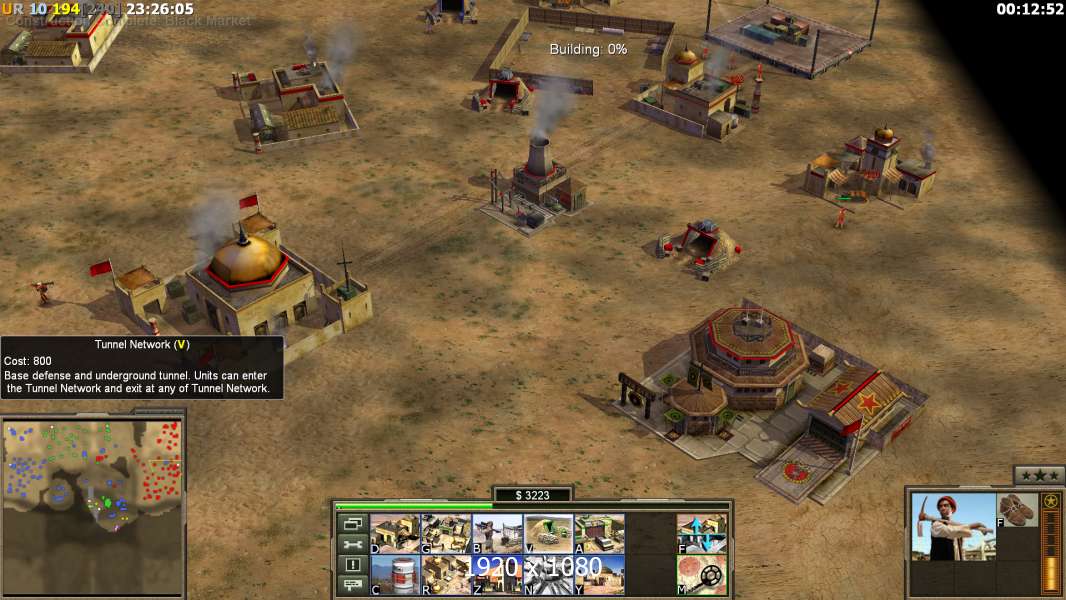Click the wrench button on command bar

(x=352, y=544)
